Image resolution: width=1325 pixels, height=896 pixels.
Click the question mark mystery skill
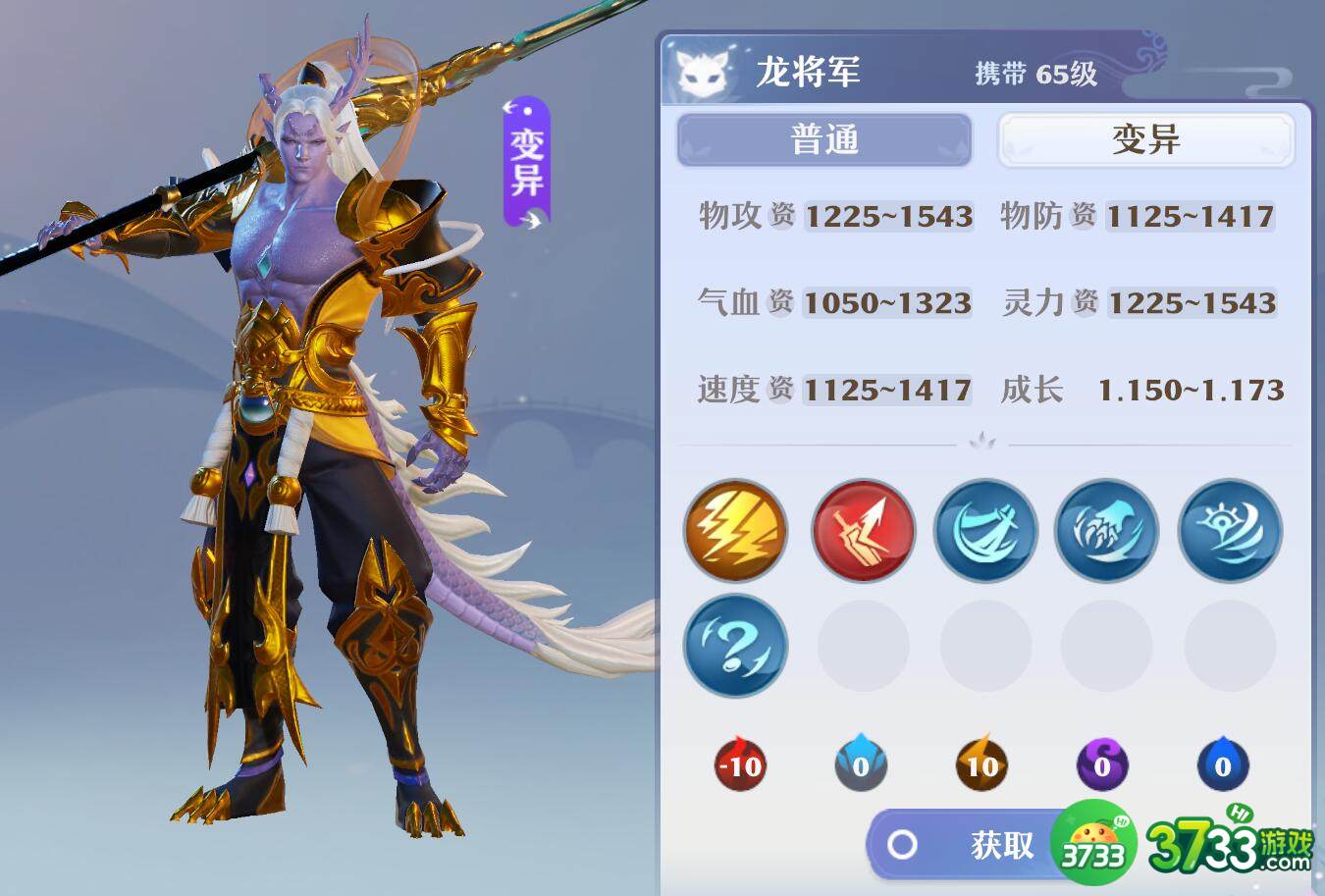pos(735,646)
